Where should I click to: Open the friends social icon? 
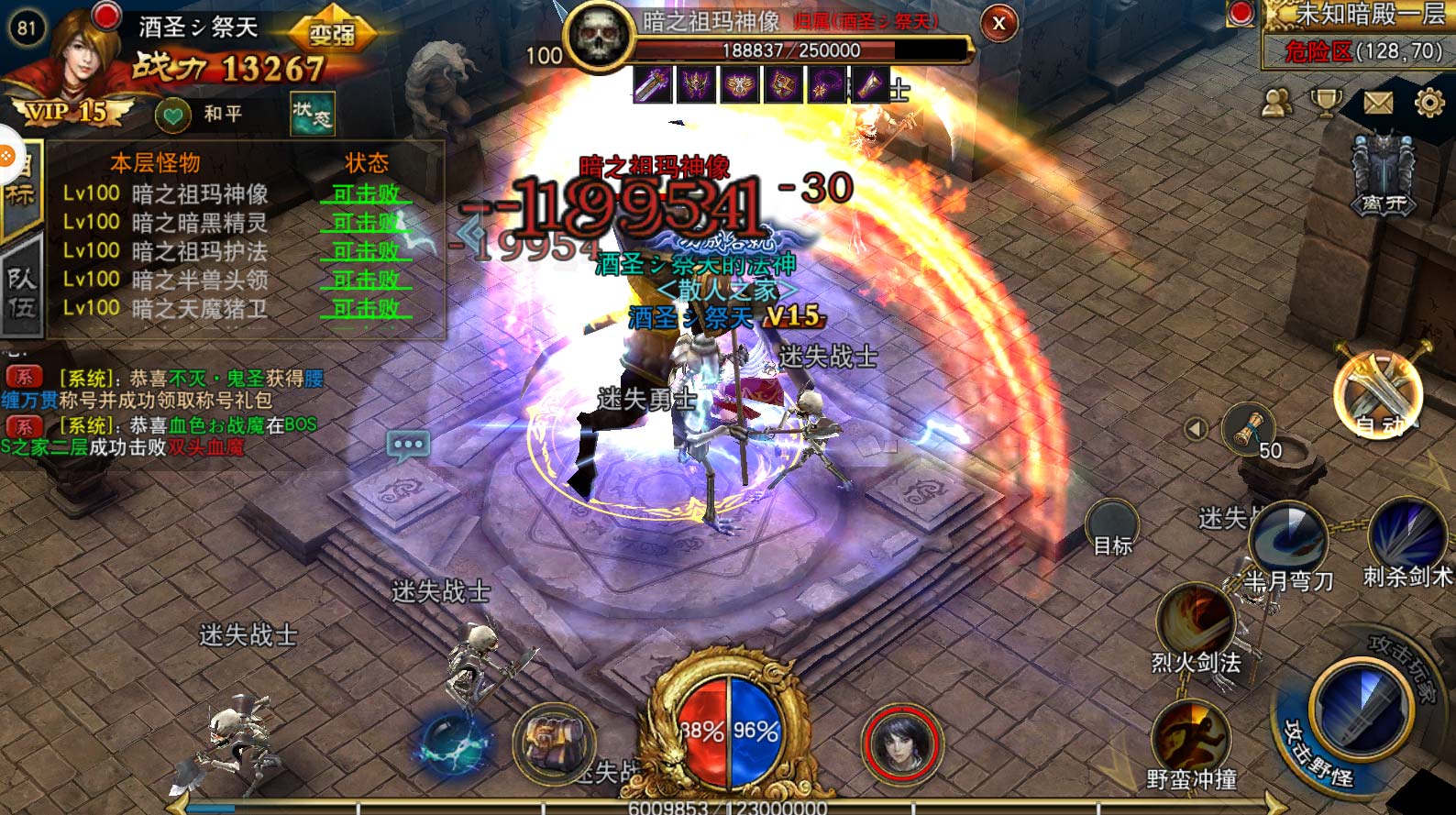[x=1275, y=104]
